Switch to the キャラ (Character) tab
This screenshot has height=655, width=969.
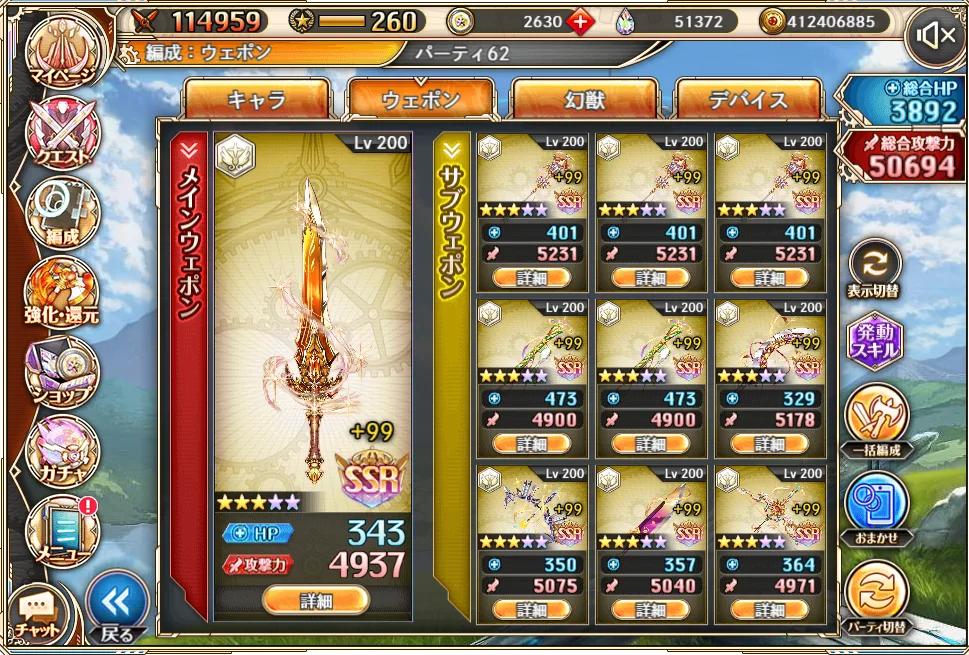(257, 100)
